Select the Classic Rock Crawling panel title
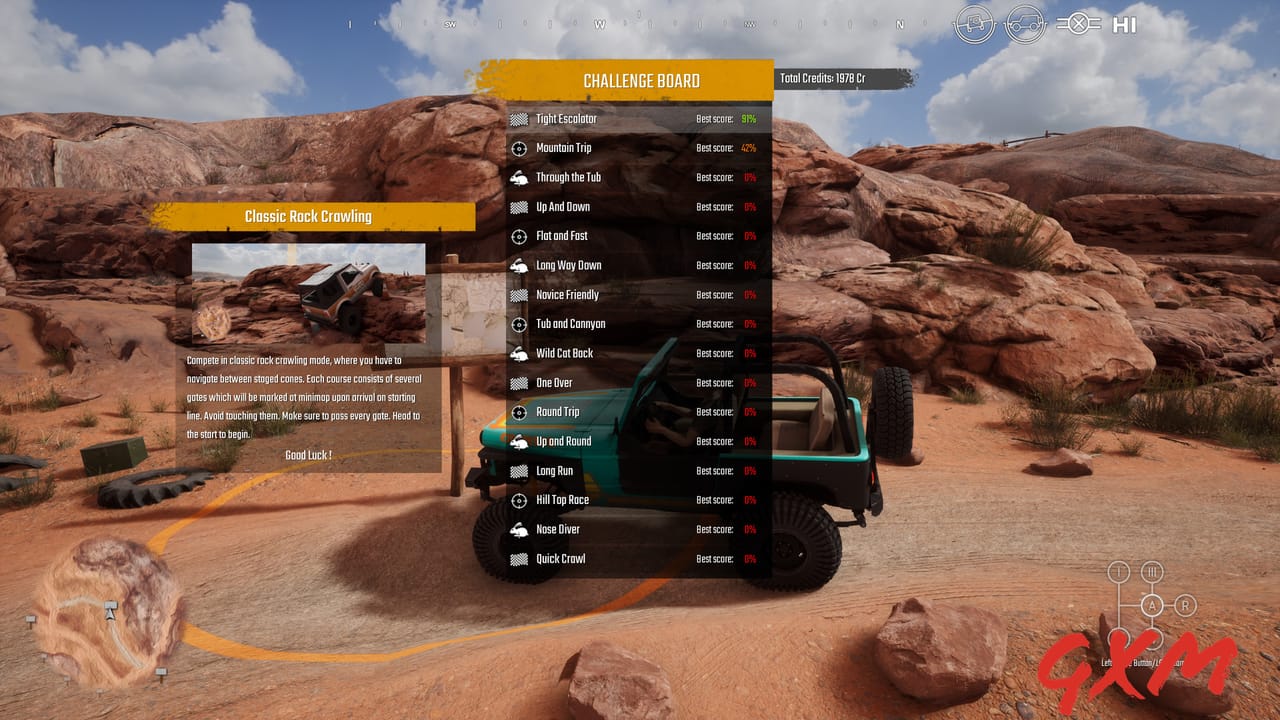 pyautogui.click(x=307, y=216)
